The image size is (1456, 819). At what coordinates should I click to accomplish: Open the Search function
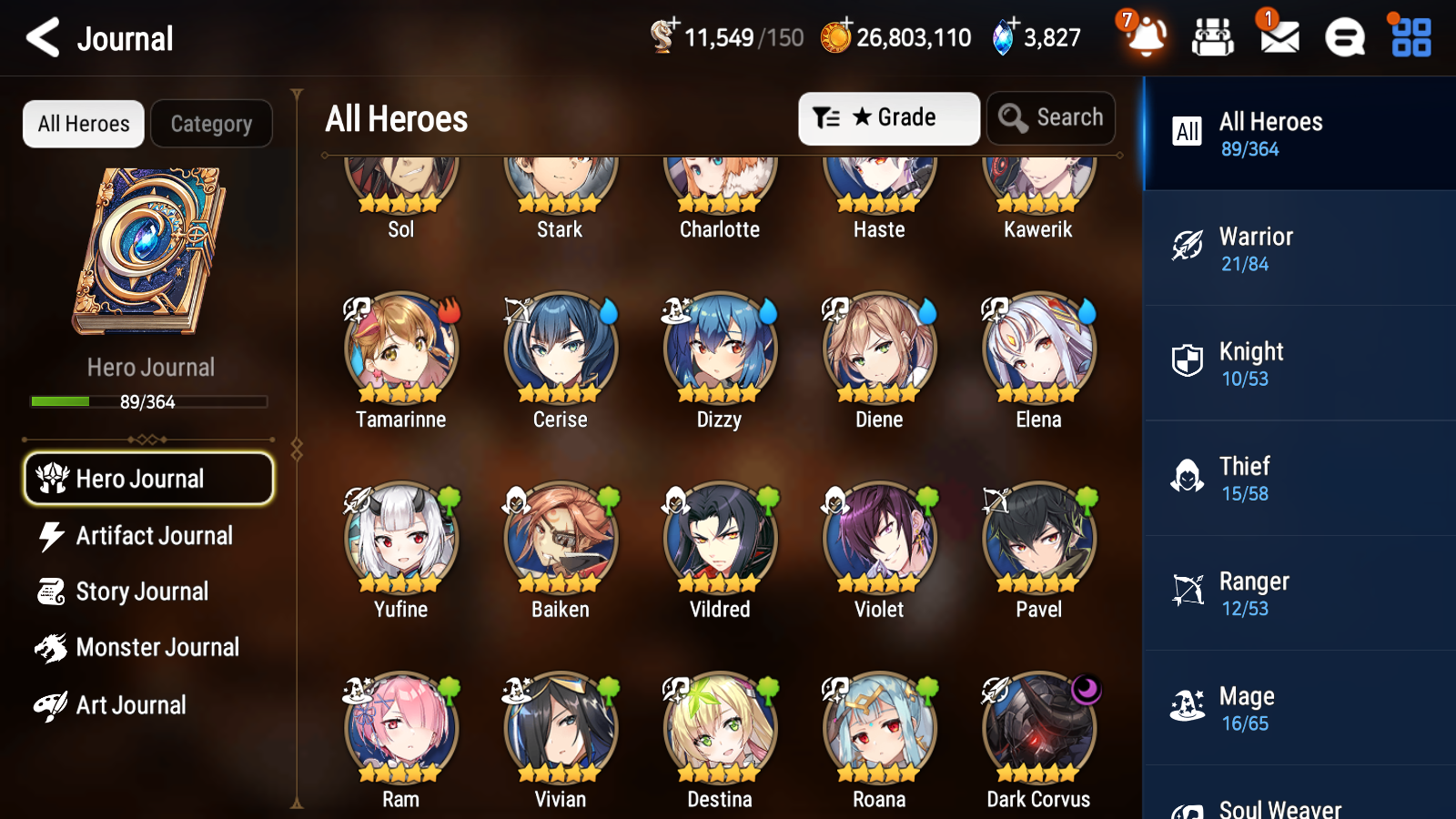pos(1051,117)
